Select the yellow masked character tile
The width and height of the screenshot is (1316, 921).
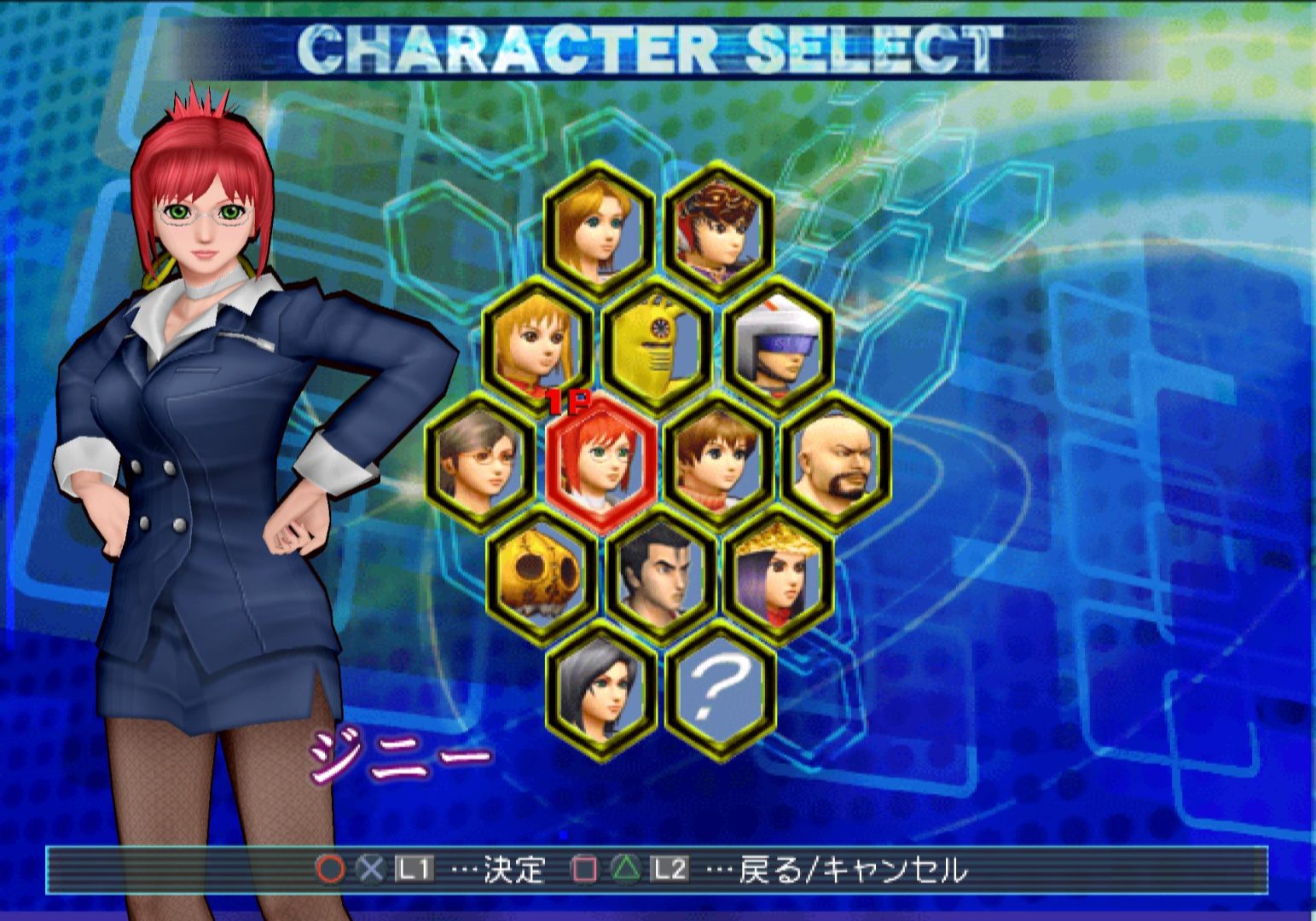(x=658, y=343)
